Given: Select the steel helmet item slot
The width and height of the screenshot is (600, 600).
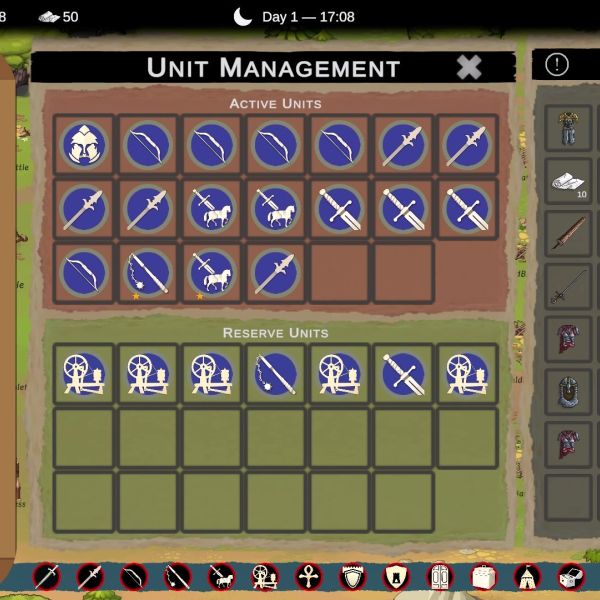Looking at the screenshot, I should (568, 392).
